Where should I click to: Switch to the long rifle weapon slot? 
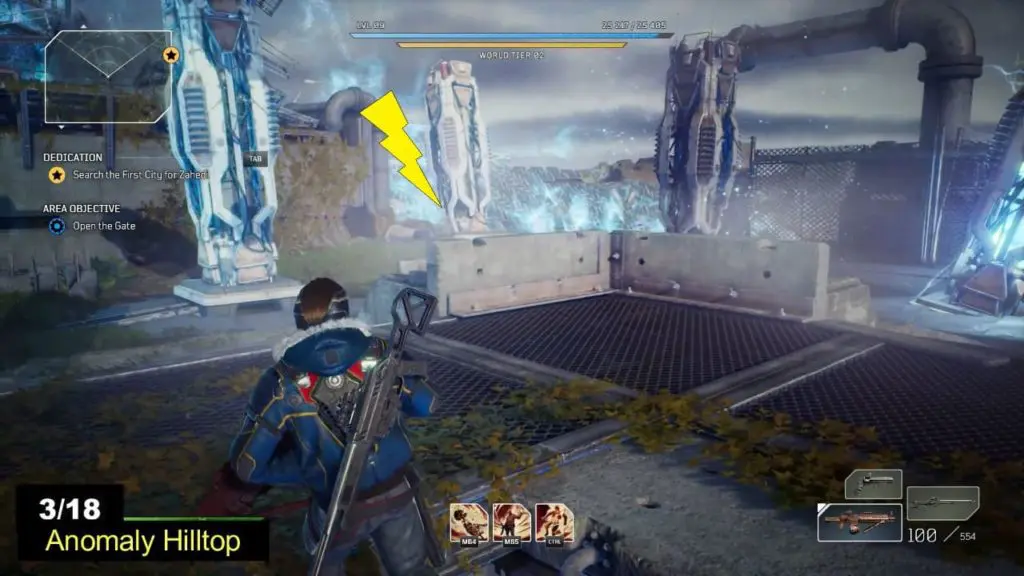(x=942, y=501)
